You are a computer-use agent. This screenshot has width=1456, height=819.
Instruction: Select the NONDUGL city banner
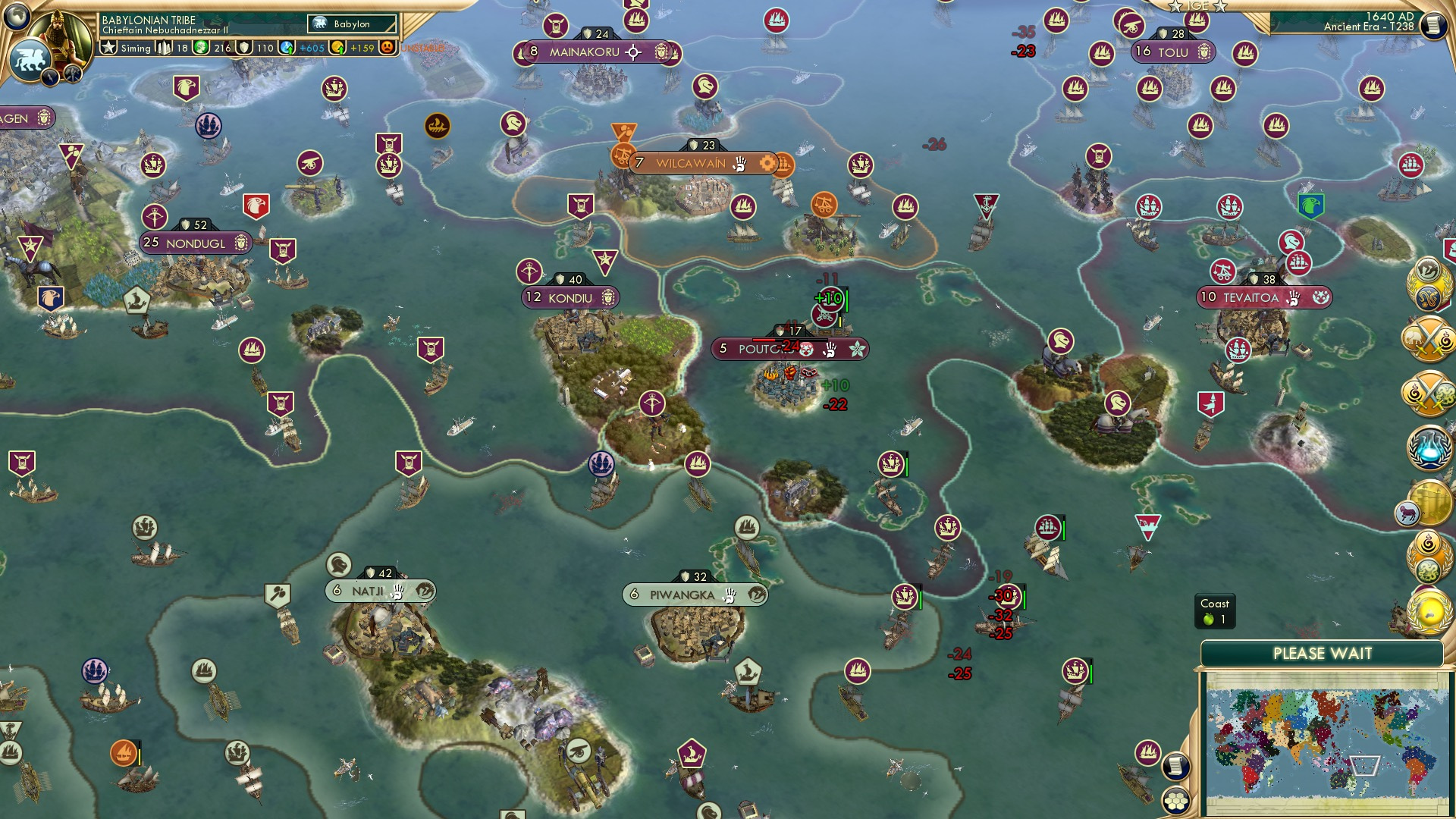click(196, 243)
